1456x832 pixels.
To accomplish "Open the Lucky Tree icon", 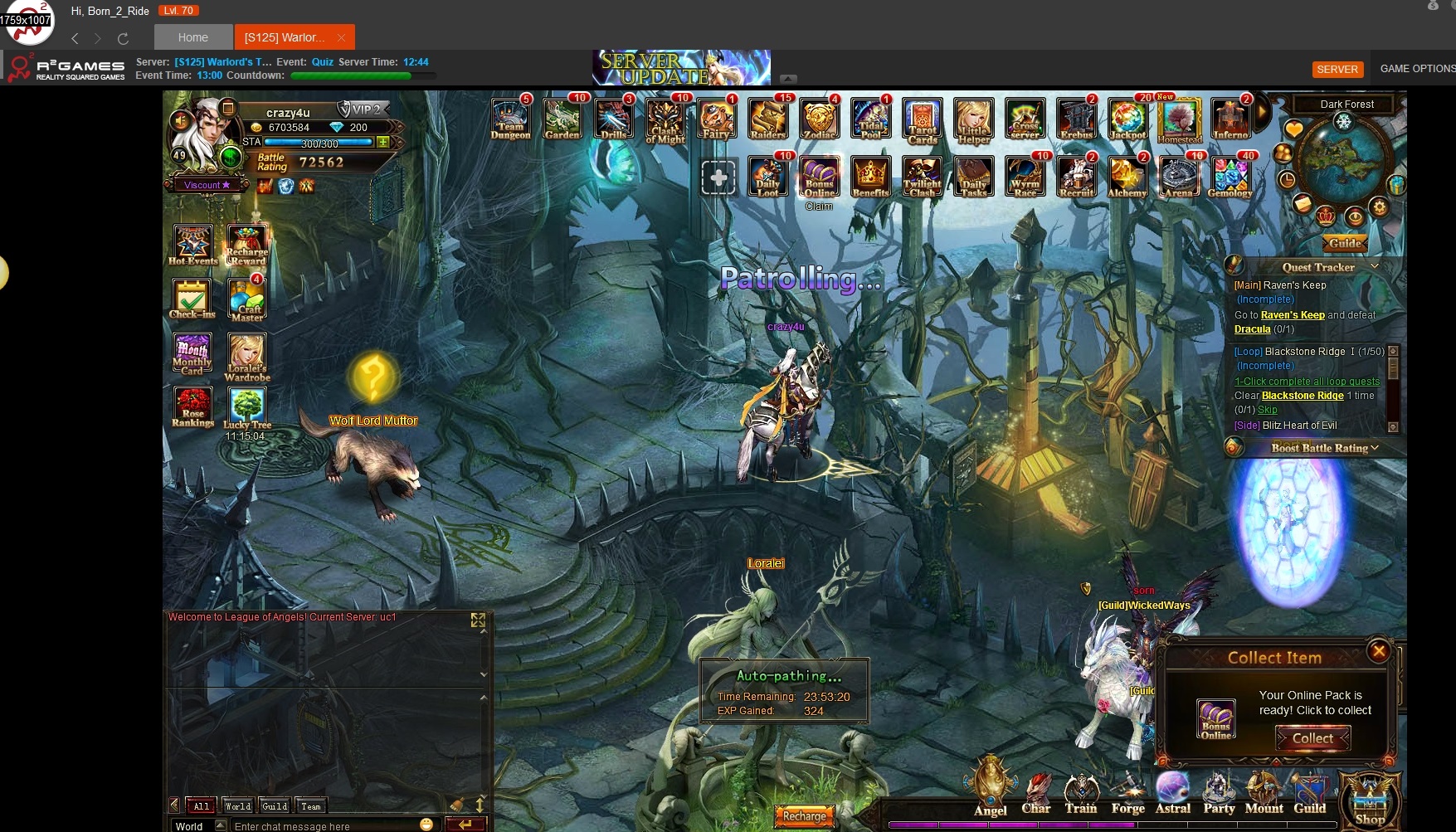I will tap(247, 409).
